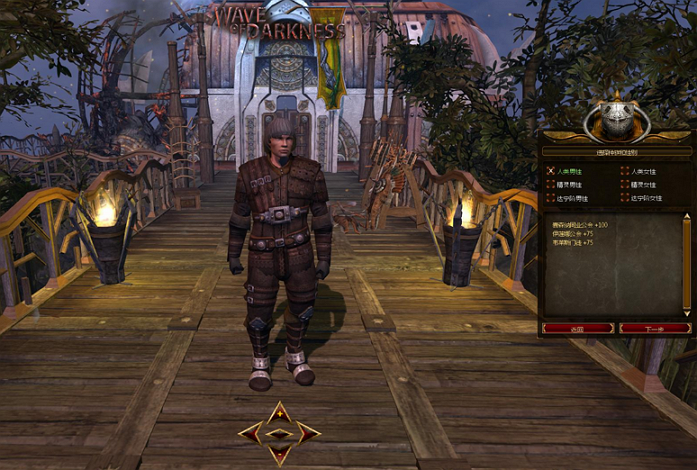The image size is (697, 470).
Task: Click the down arrow with minus sign
Action: (x=280, y=453)
